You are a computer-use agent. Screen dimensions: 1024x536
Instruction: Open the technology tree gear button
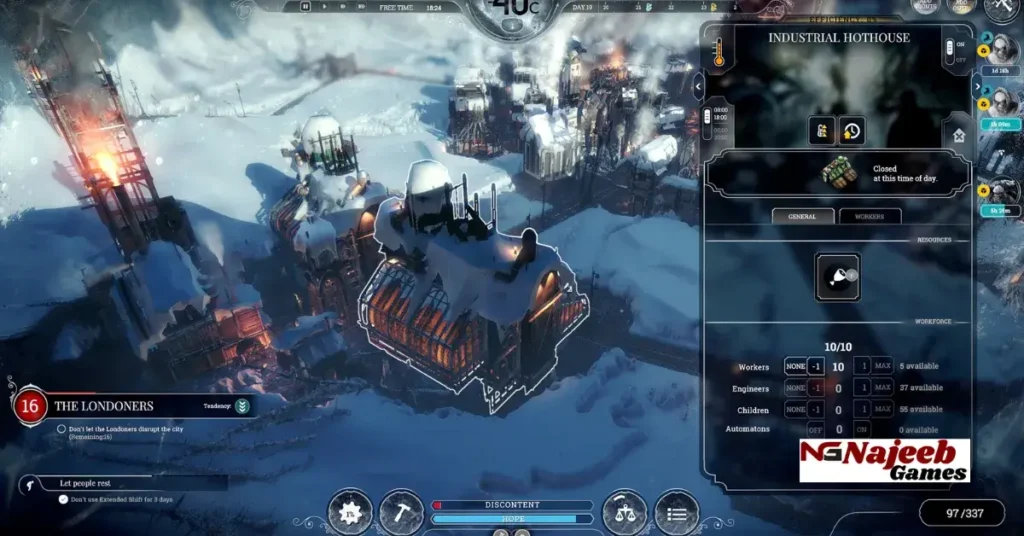point(349,512)
